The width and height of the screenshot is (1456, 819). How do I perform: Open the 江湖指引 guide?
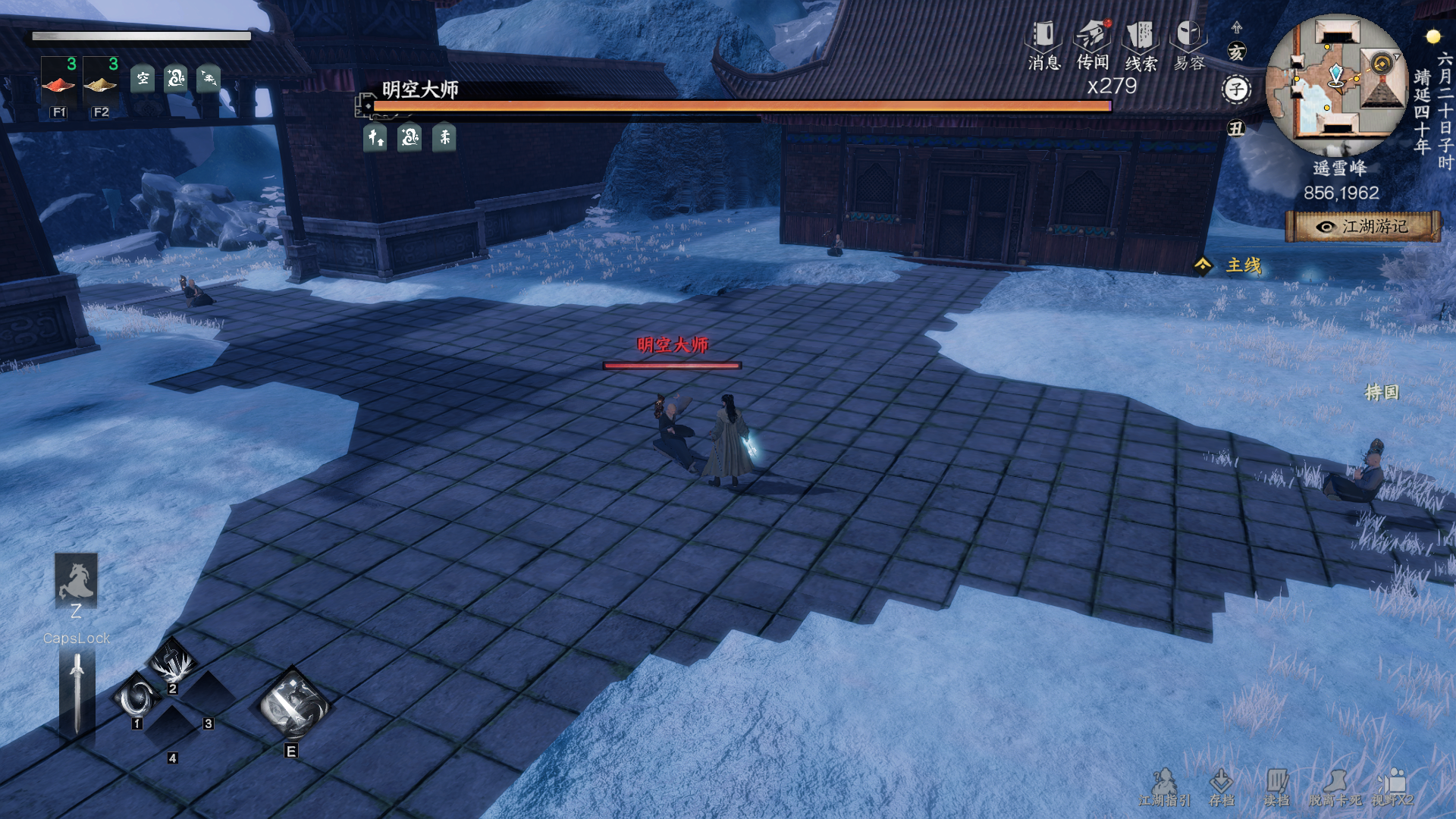click(1165, 787)
